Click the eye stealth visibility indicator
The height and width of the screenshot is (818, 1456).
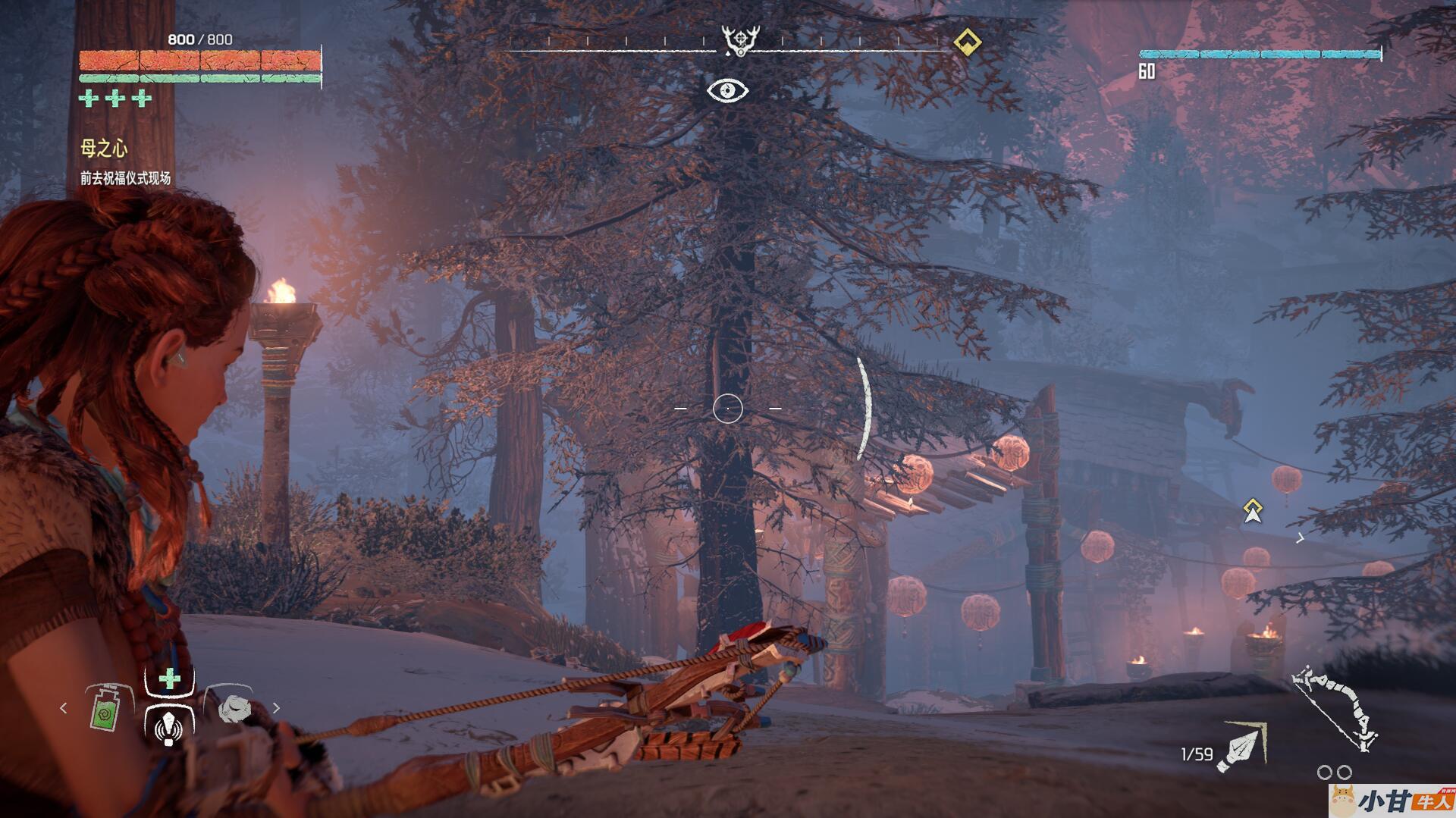[727, 91]
